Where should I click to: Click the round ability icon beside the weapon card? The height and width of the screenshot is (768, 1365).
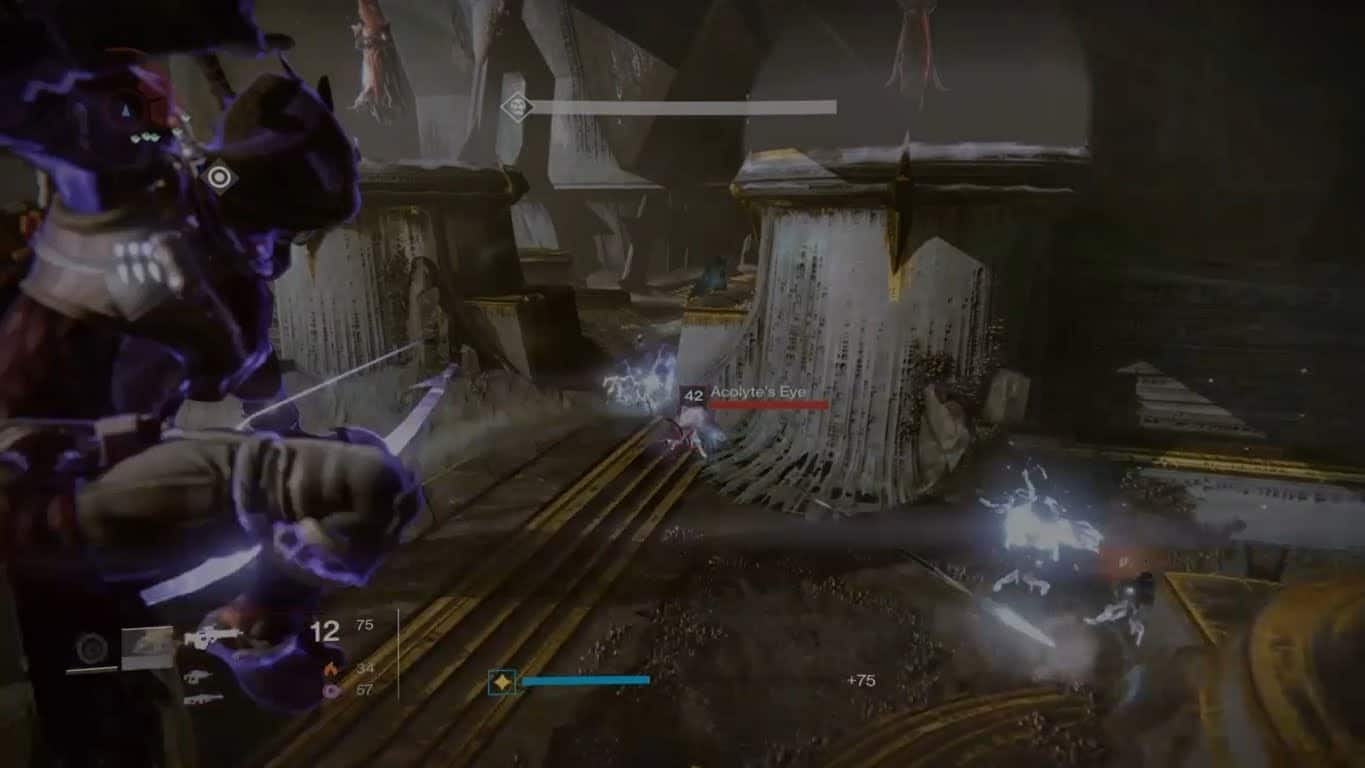click(x=92, y=649)
